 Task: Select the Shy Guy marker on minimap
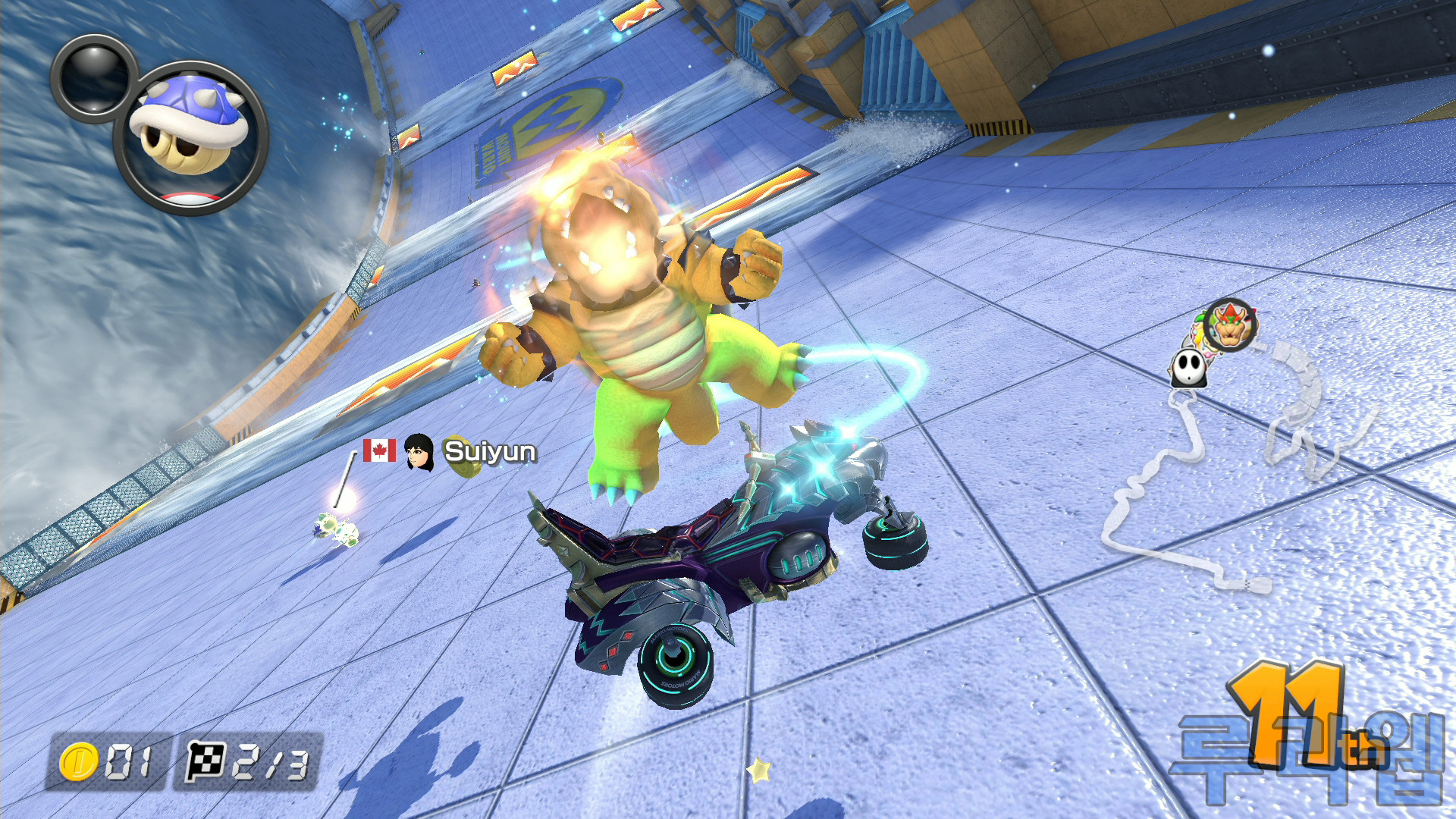[x=1188, y=368]
